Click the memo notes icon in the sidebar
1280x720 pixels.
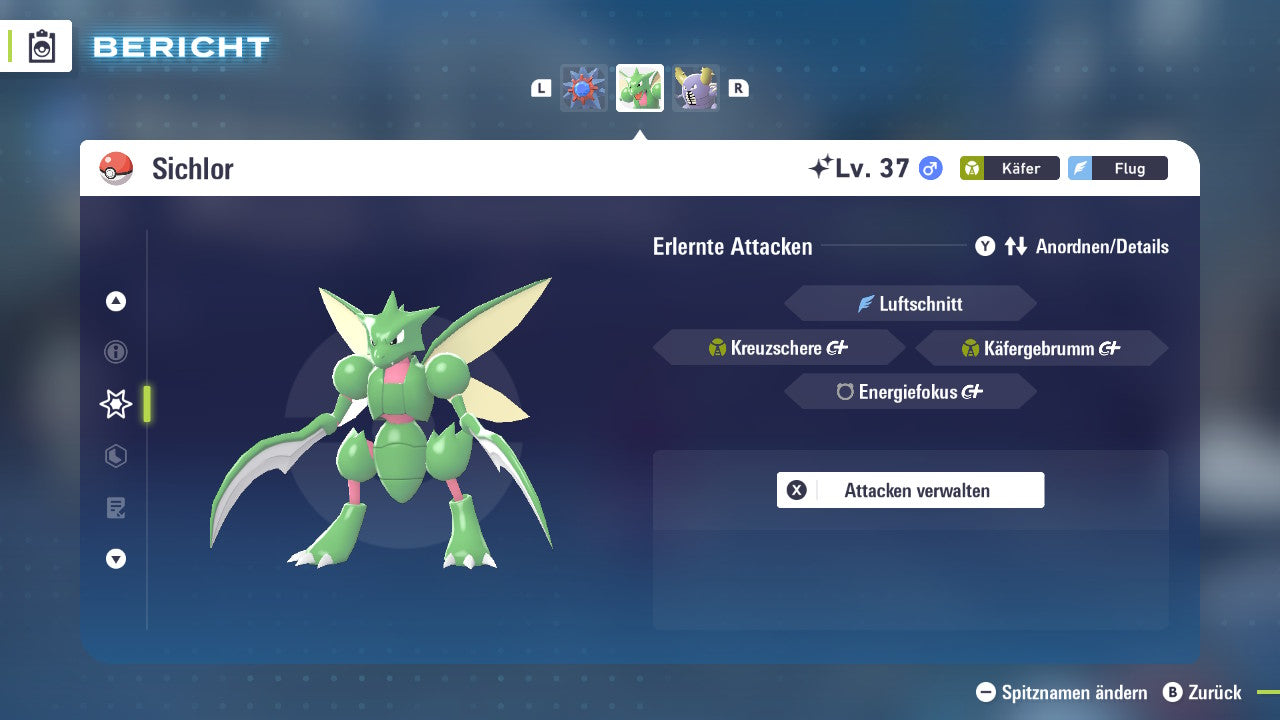(115, 507)
